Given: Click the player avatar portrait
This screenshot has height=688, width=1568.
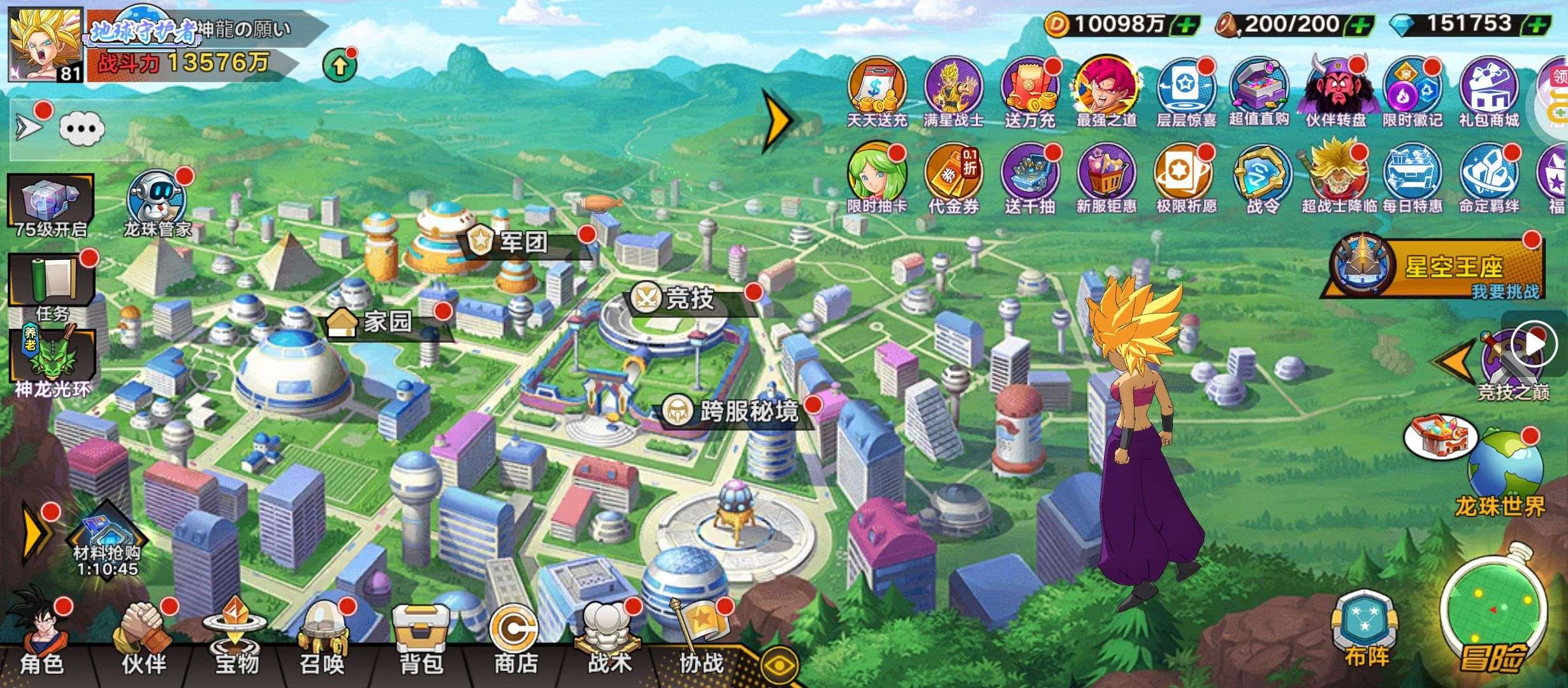Looking at the screenshot, I should [45, 45].
